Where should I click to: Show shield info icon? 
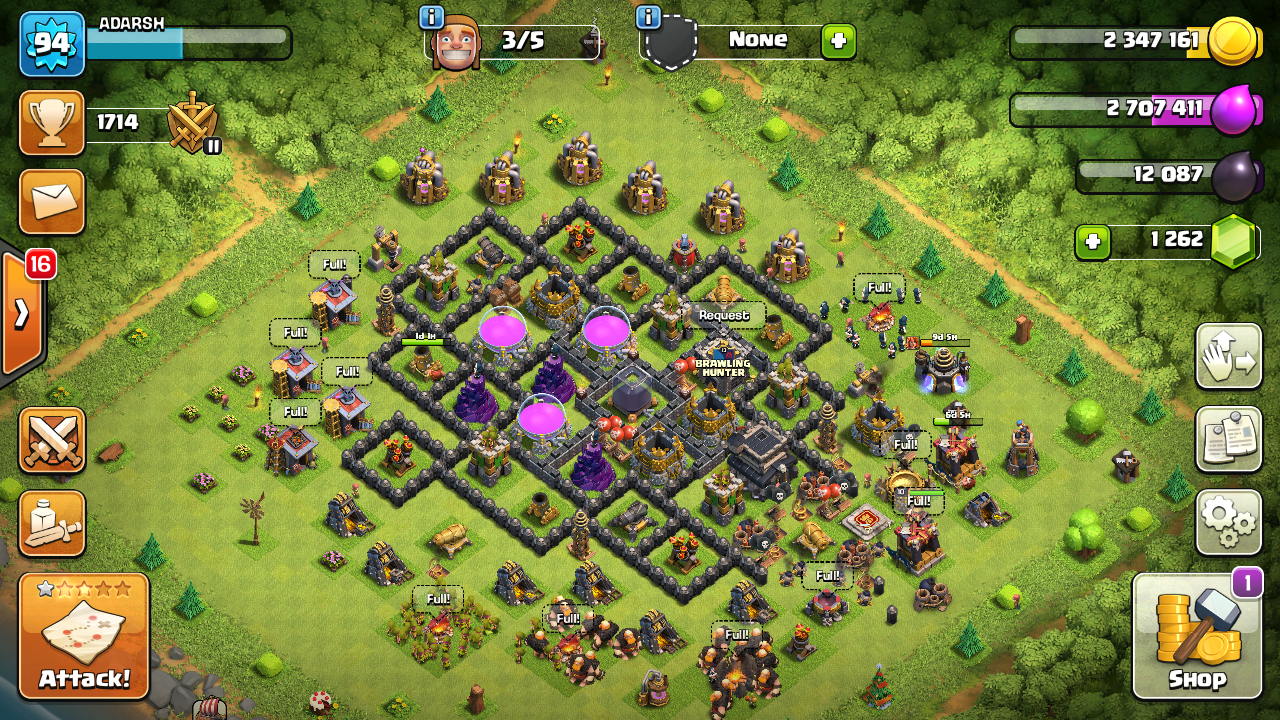coord(648,17)
